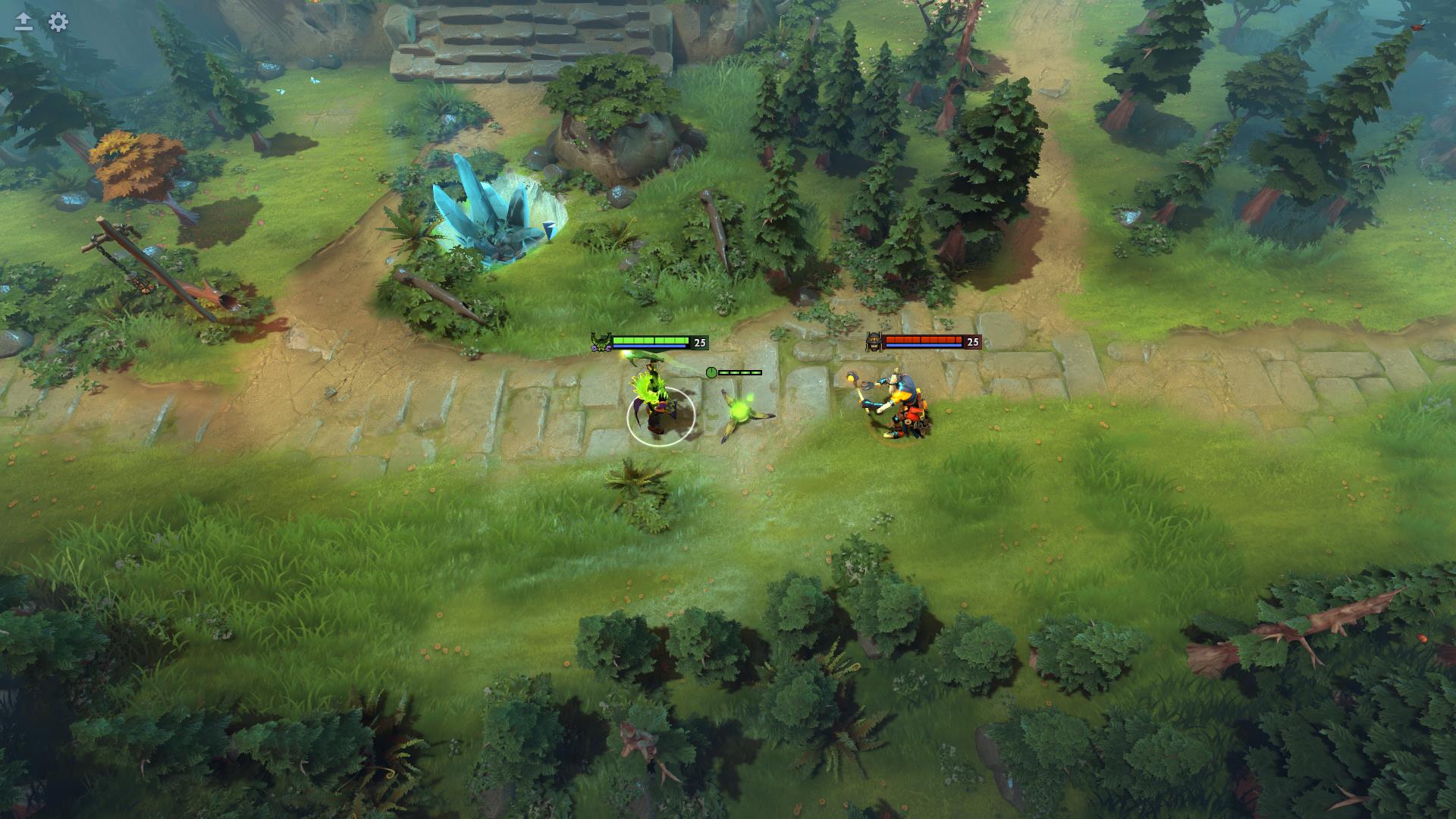Click the green hero's health bar
1456x819 pixels.
(x=651, y=340)
